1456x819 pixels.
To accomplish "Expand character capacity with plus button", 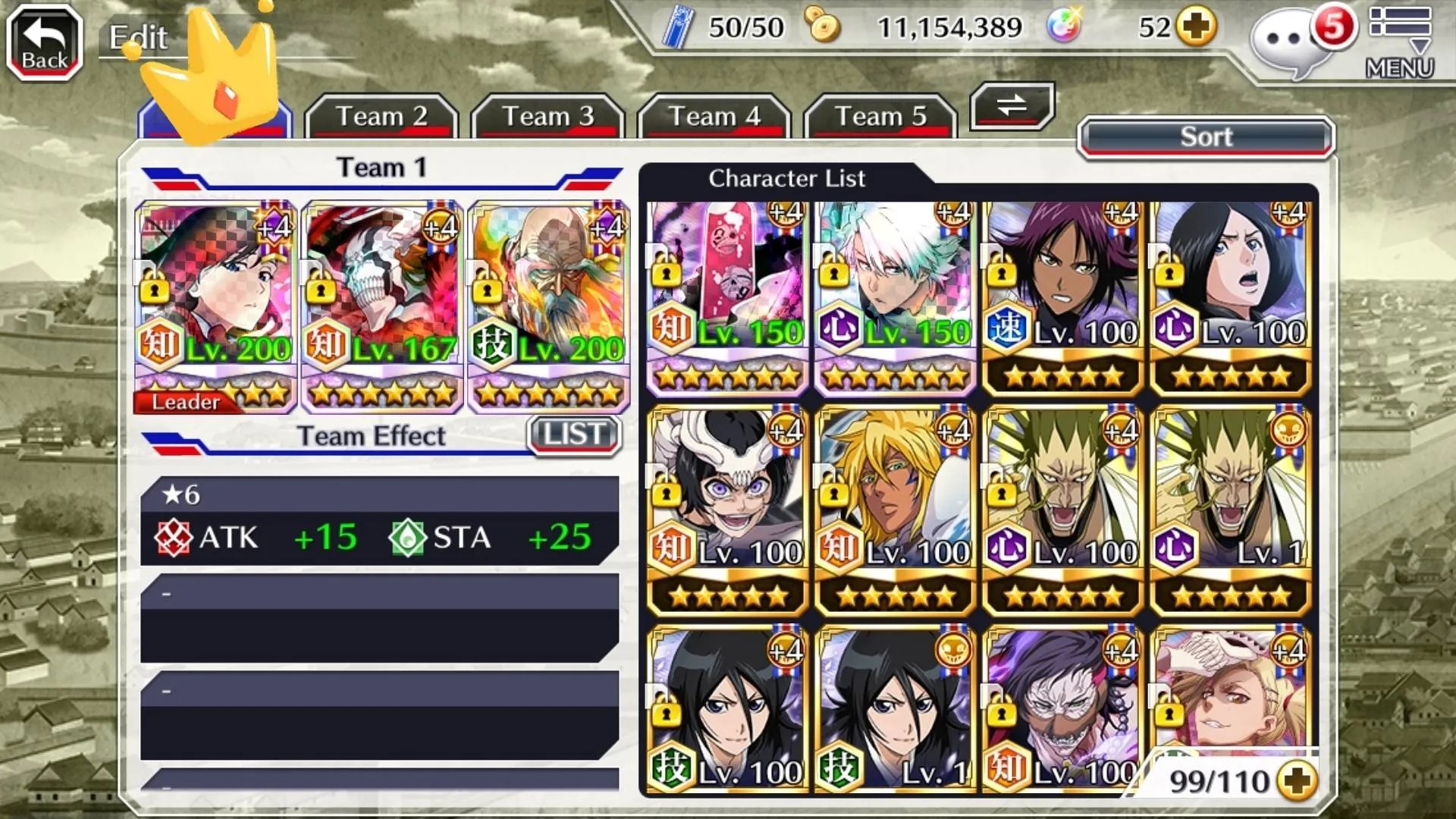I will point(1298,781).
